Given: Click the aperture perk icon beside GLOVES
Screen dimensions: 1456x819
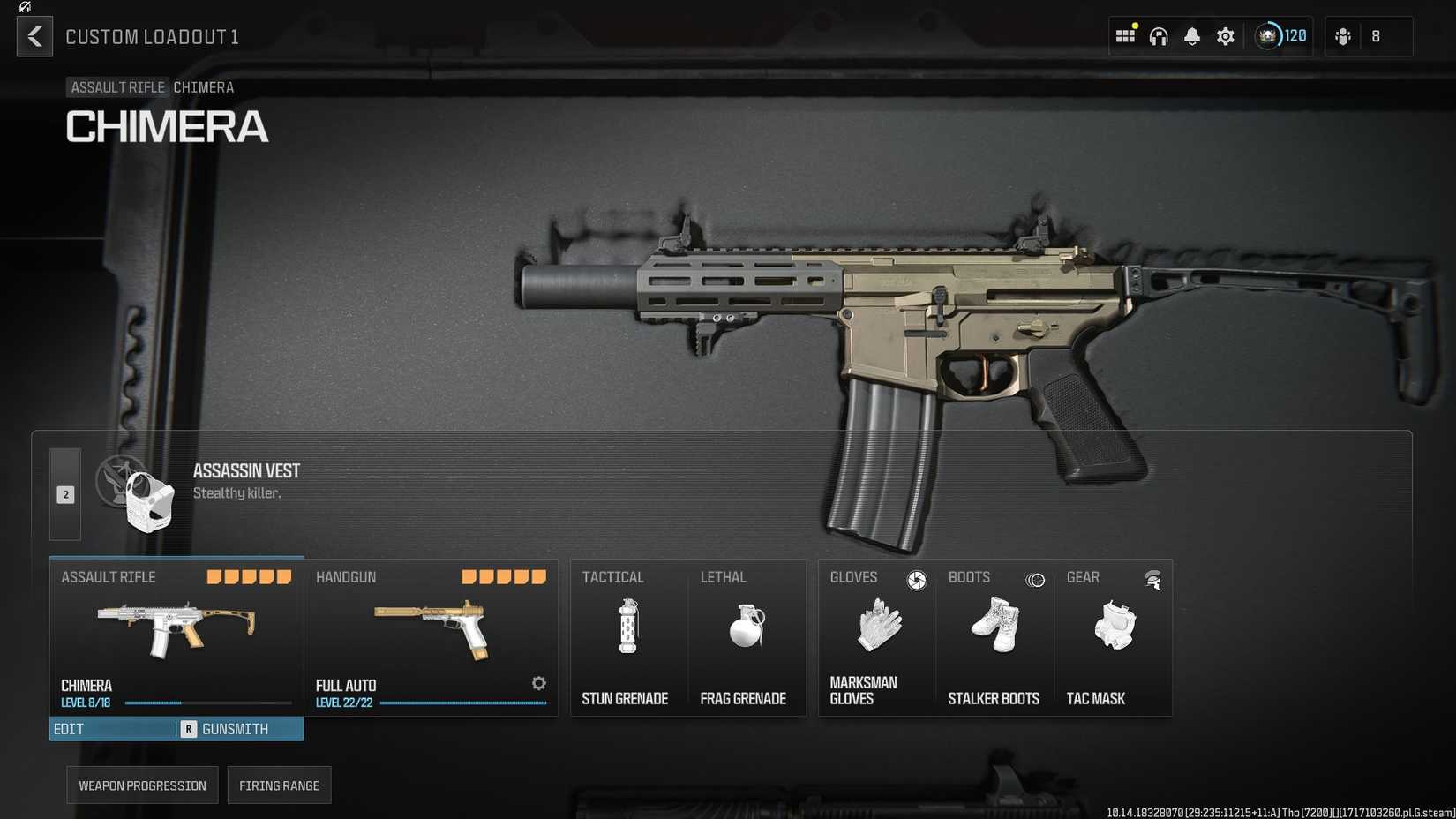Looking at the screenshot, I should [x=918, y=581].
